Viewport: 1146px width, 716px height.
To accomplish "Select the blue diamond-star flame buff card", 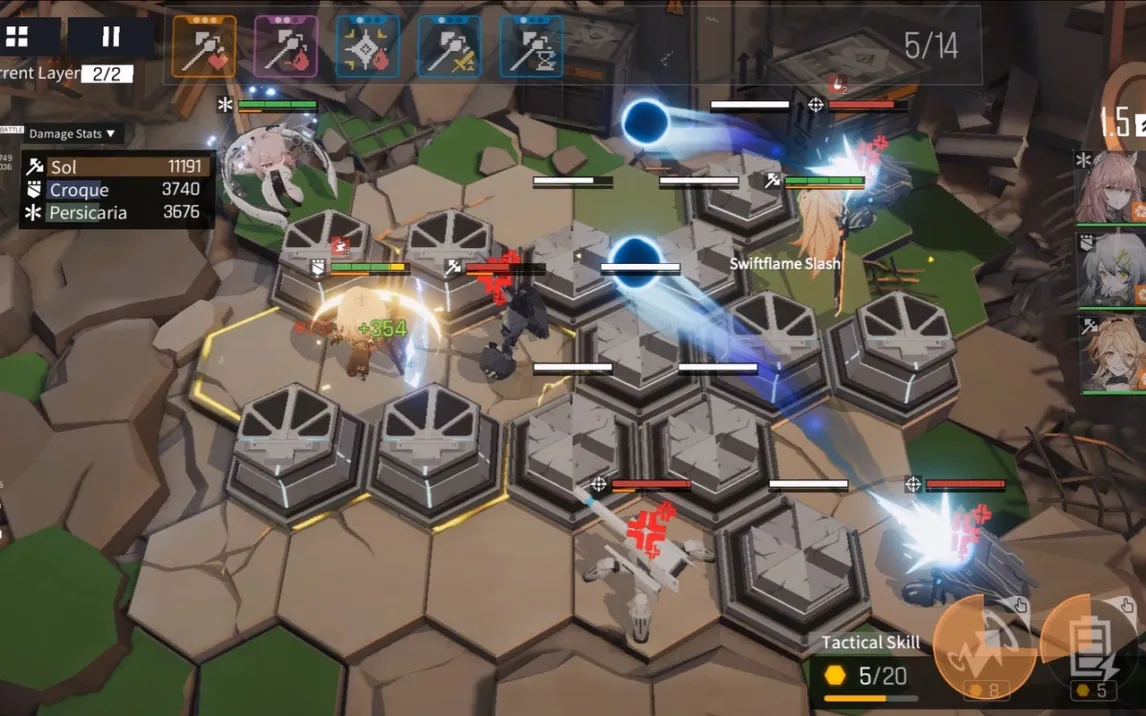I will coord(368,46).
